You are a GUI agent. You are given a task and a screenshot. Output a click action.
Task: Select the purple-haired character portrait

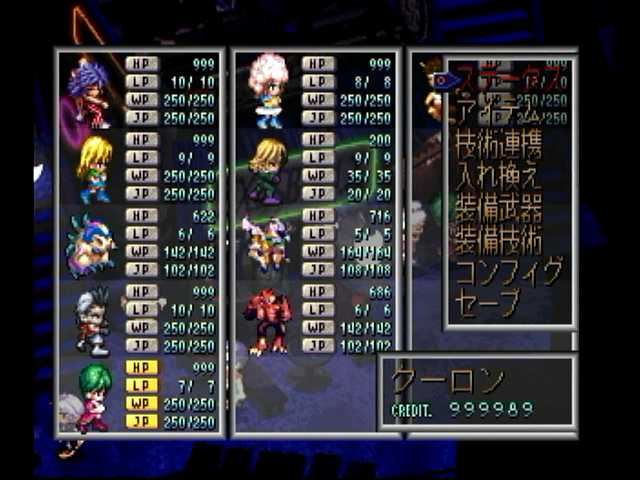89,92
